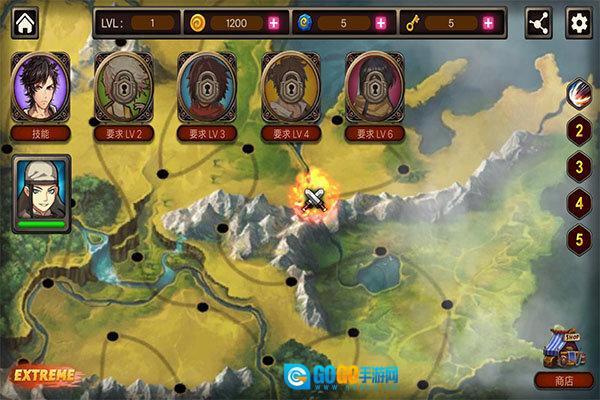Select the locked hero requiring LV 6
Viewport: 600px width, 400px height.
375,86
